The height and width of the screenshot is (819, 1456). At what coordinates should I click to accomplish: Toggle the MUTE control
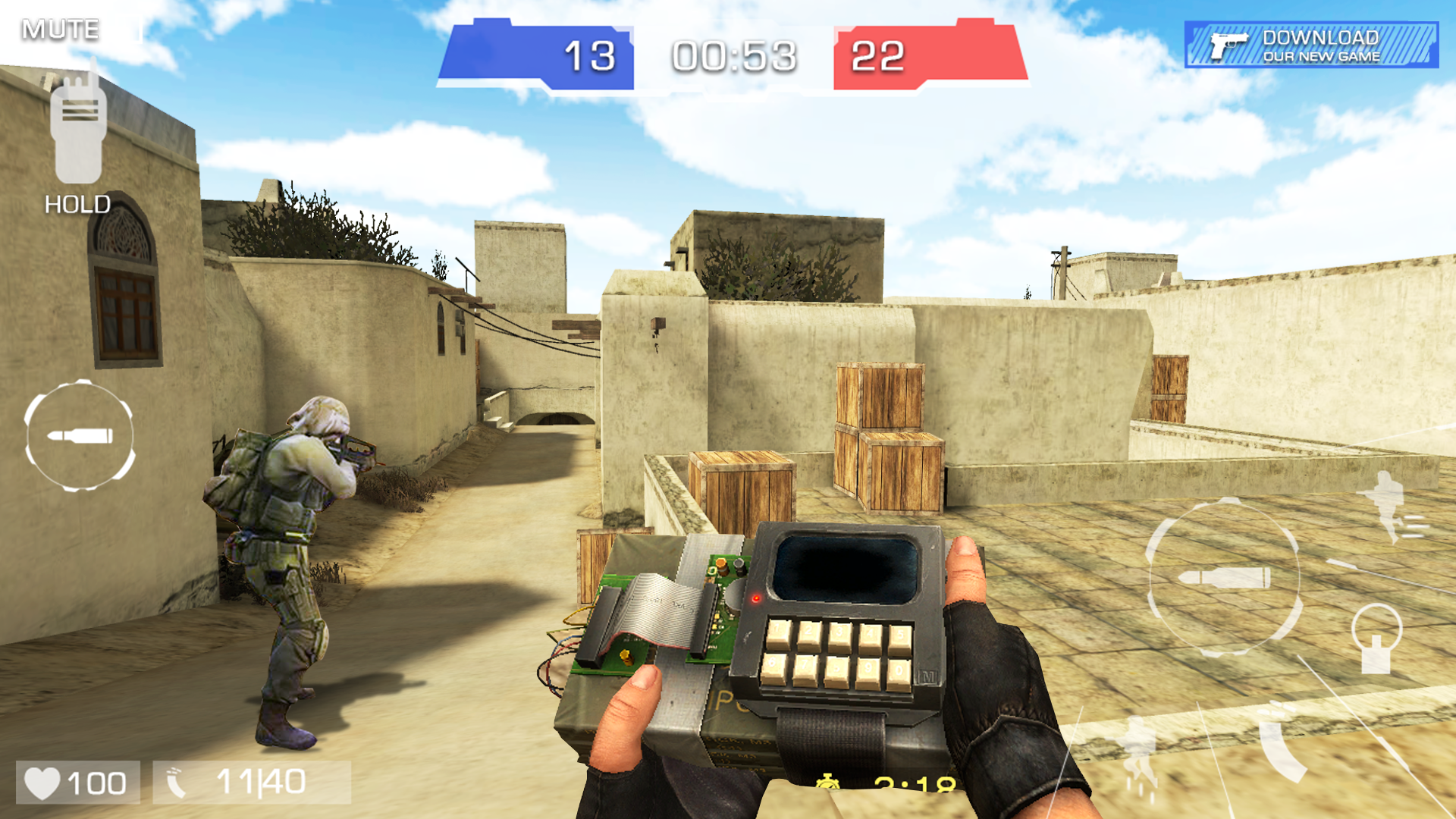pos(61,29)
